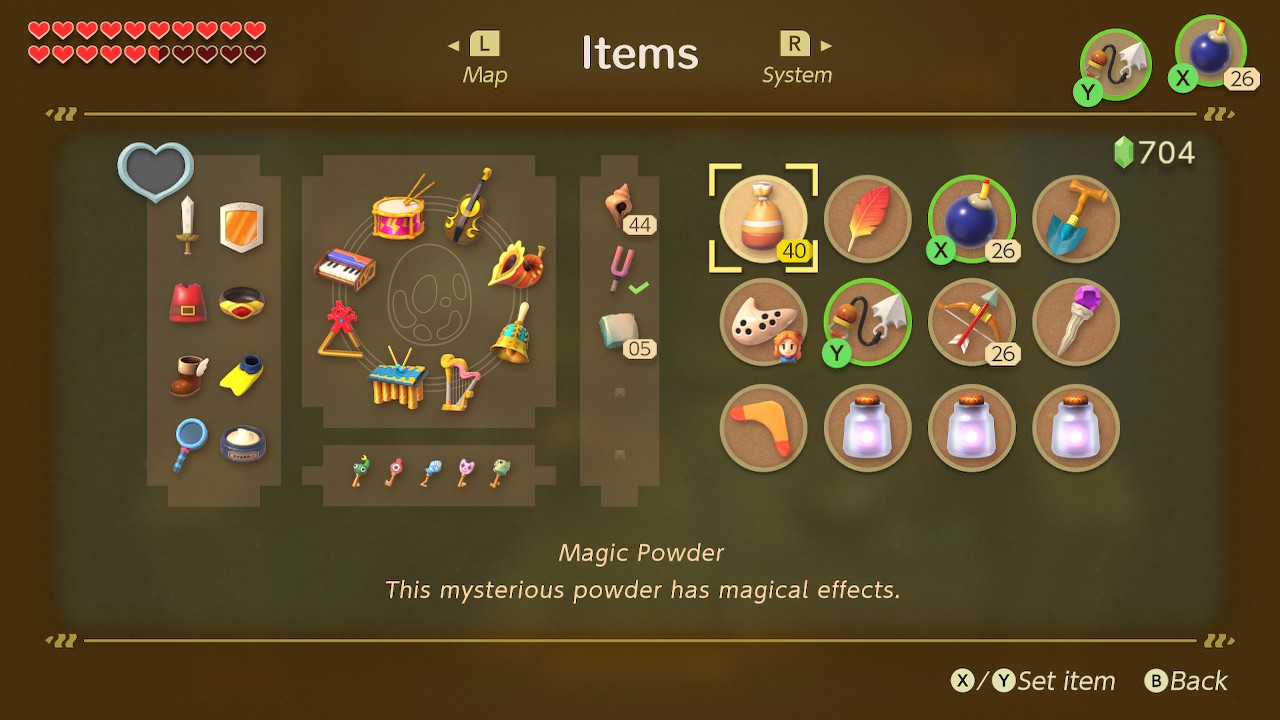Screen dimensions: 1280x720
Task: Select the Hookshot item slot
Action: click(867, 322)
